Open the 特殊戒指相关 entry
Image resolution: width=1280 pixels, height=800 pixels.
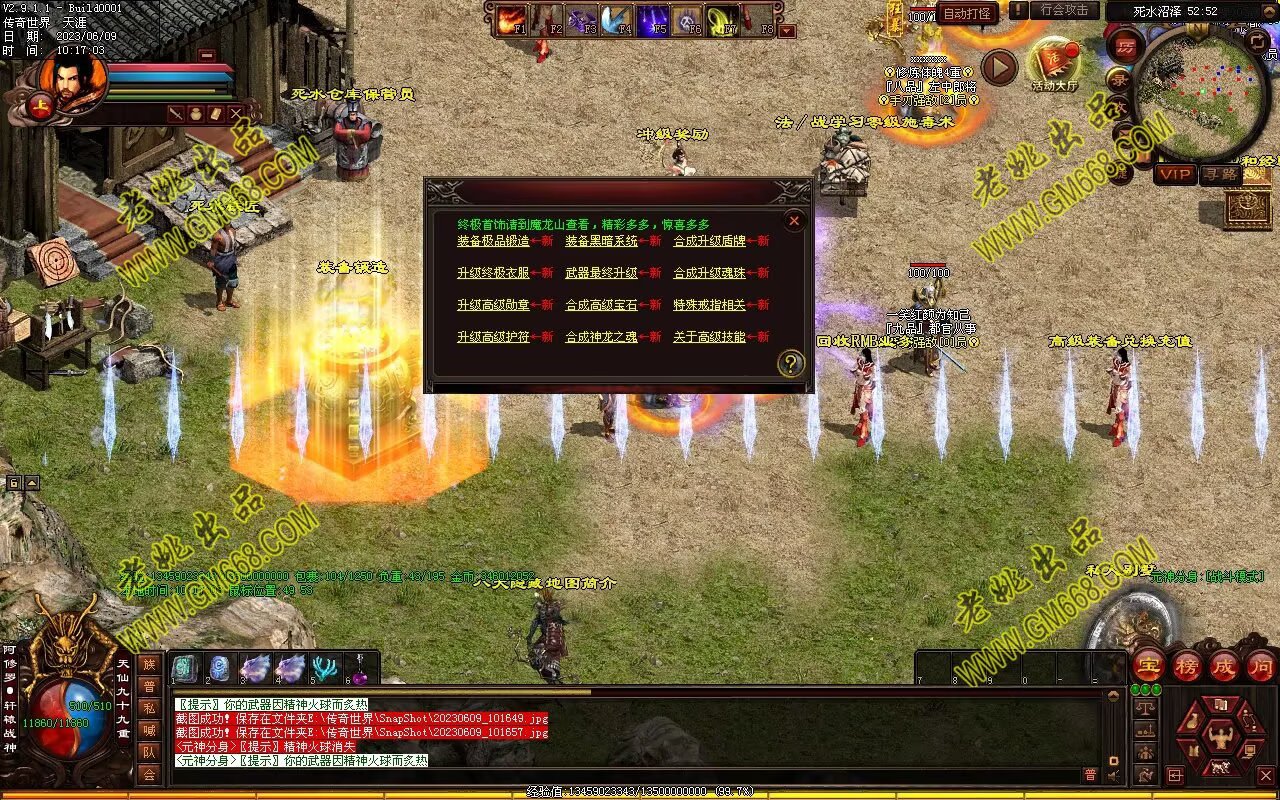click(x=709, y=305)
